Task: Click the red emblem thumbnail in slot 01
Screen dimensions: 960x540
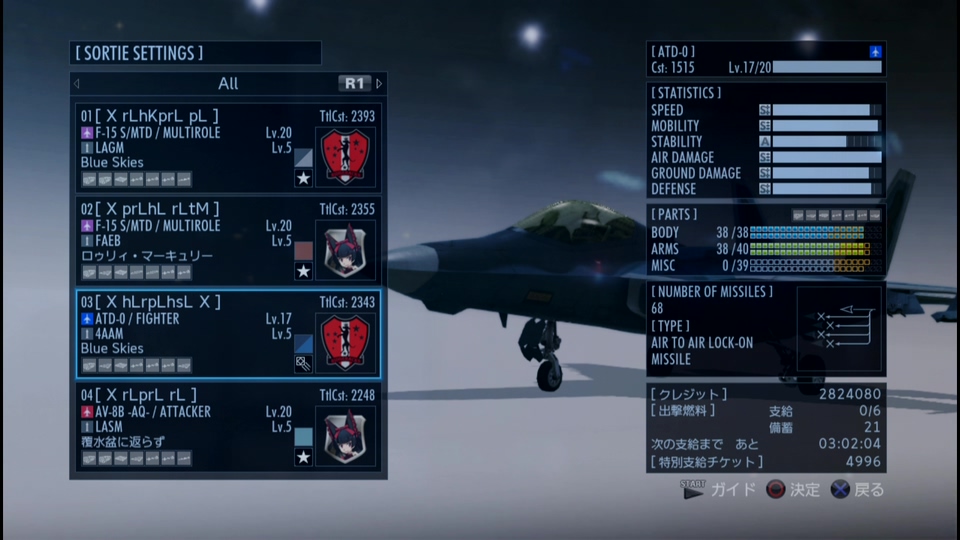Action: pyautogui.click(x=347, y=157)
